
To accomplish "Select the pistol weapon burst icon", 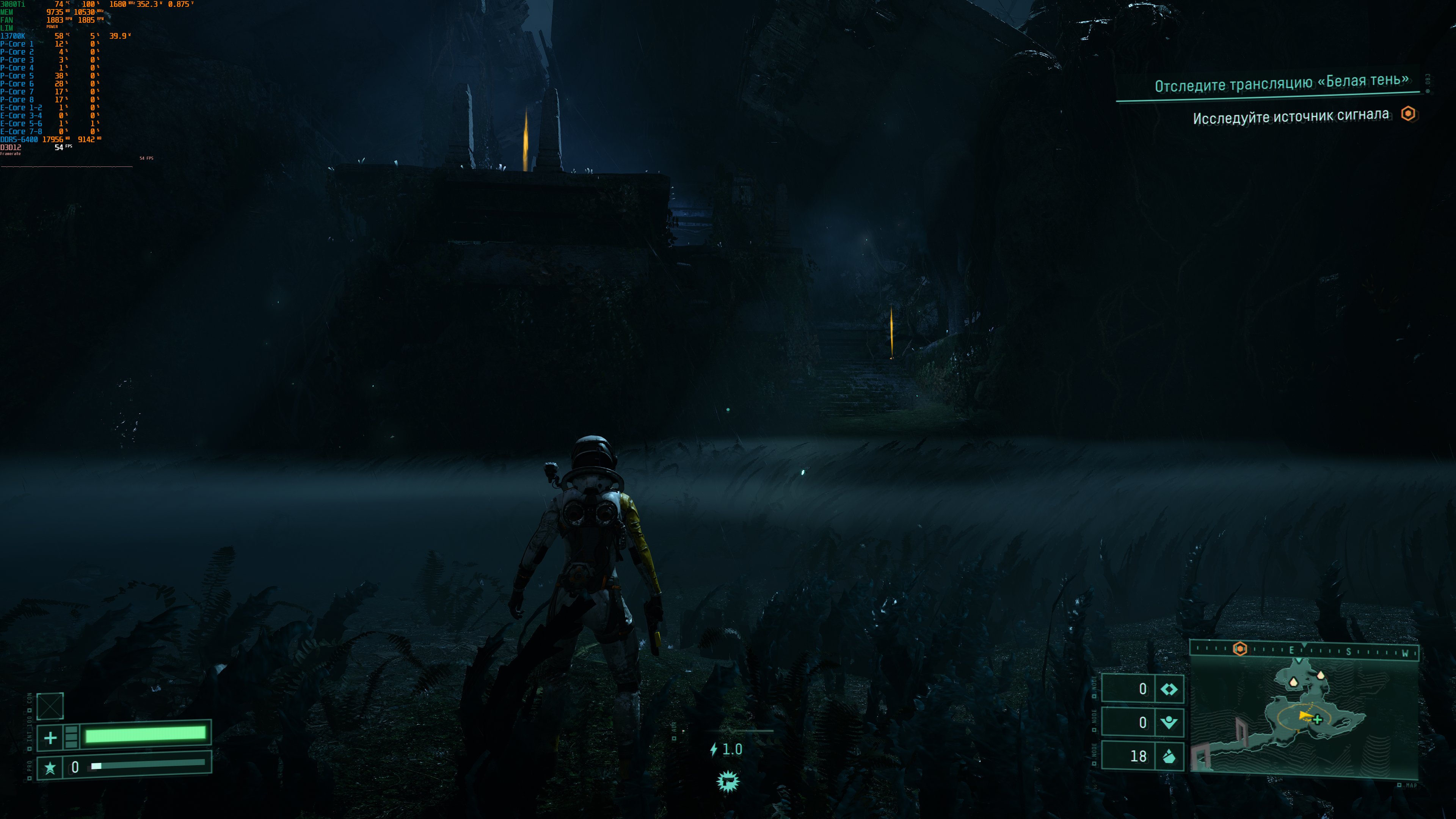I will click(728, 782).
